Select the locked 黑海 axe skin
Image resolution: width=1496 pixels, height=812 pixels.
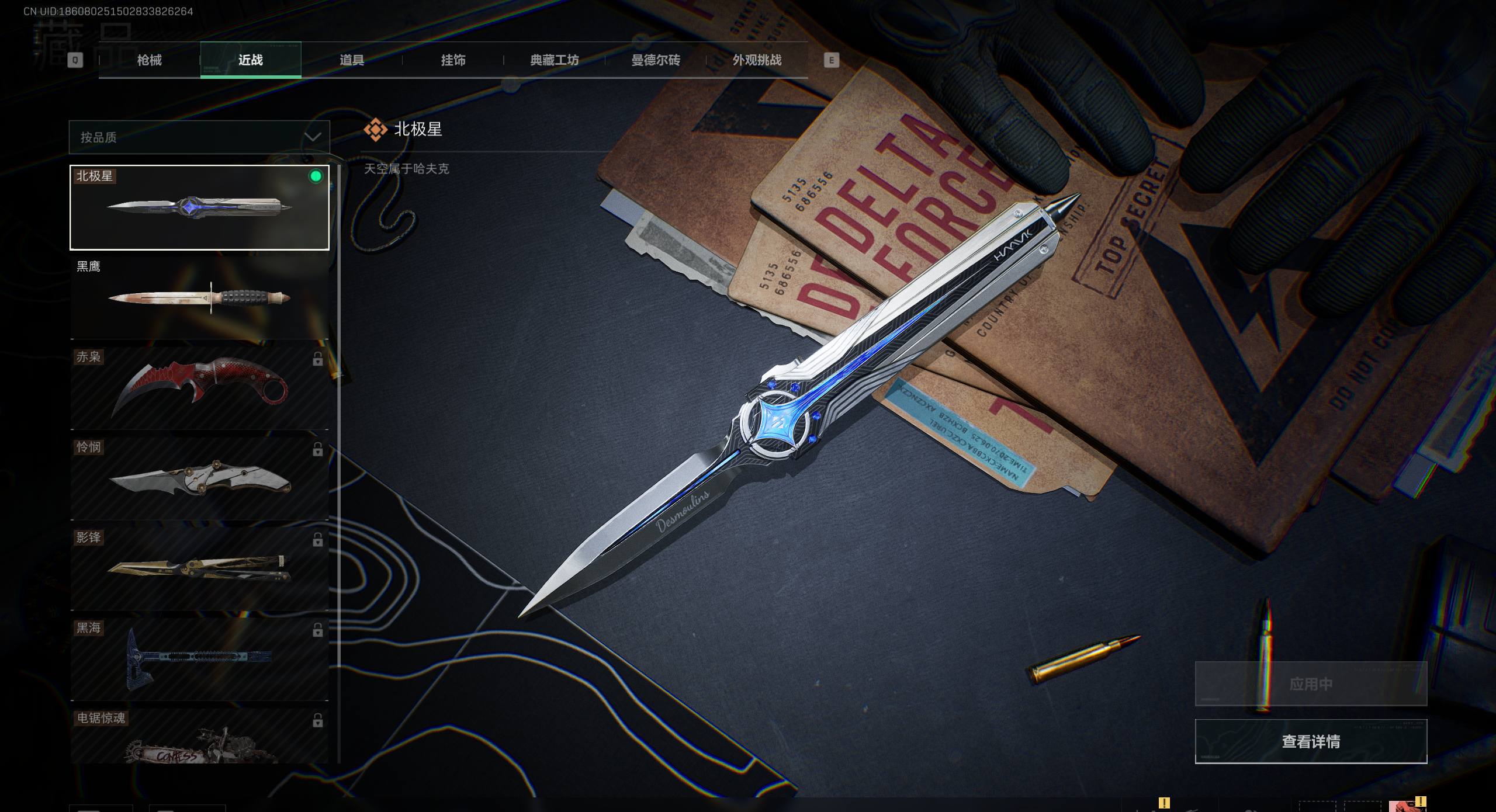click(x=199, y=660)
